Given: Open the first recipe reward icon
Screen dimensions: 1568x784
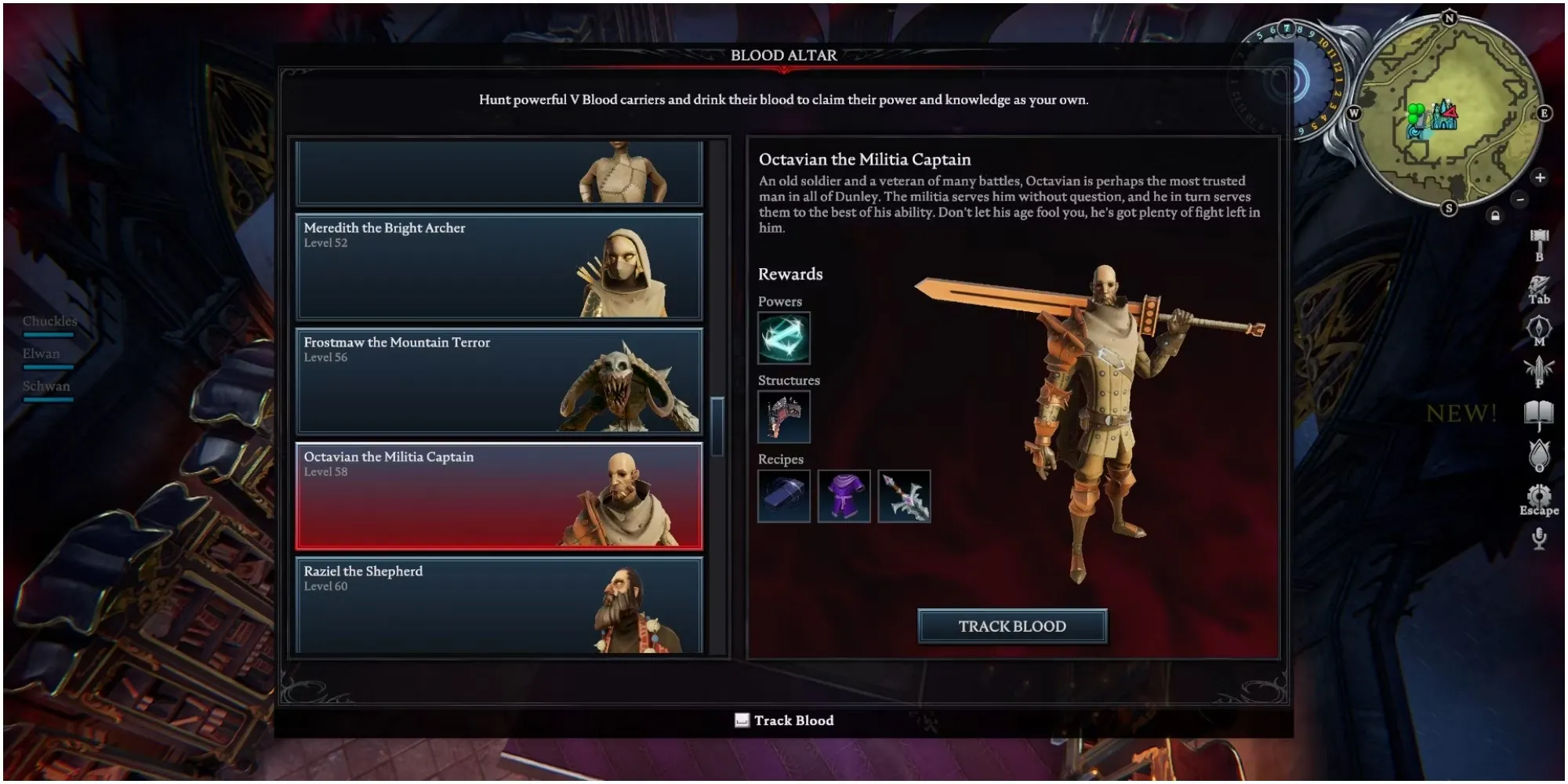Looking at the screenshot, I should click(x=784, y=496).
